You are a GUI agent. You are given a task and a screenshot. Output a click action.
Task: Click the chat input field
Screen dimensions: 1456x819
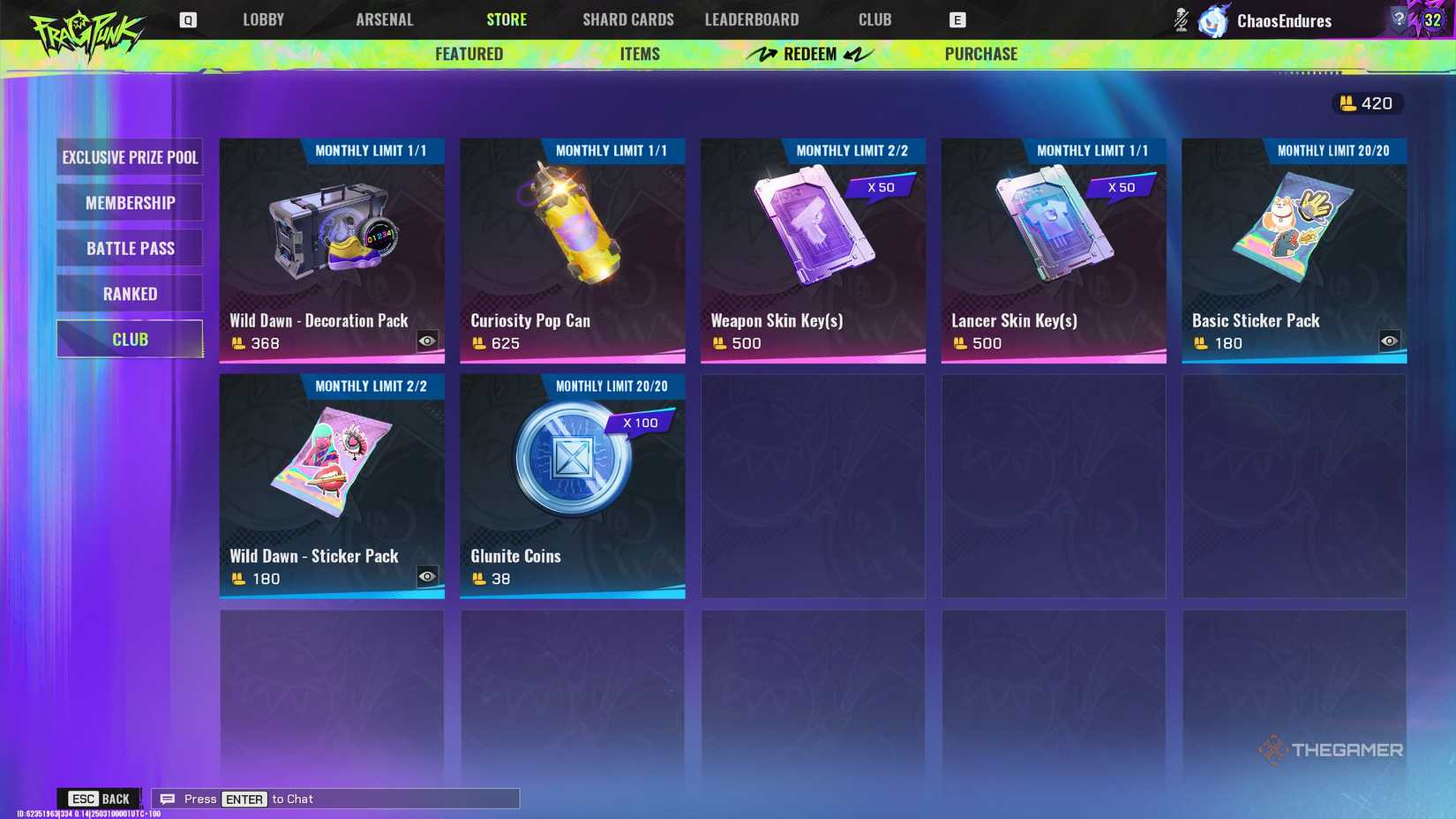click(335, 799)
